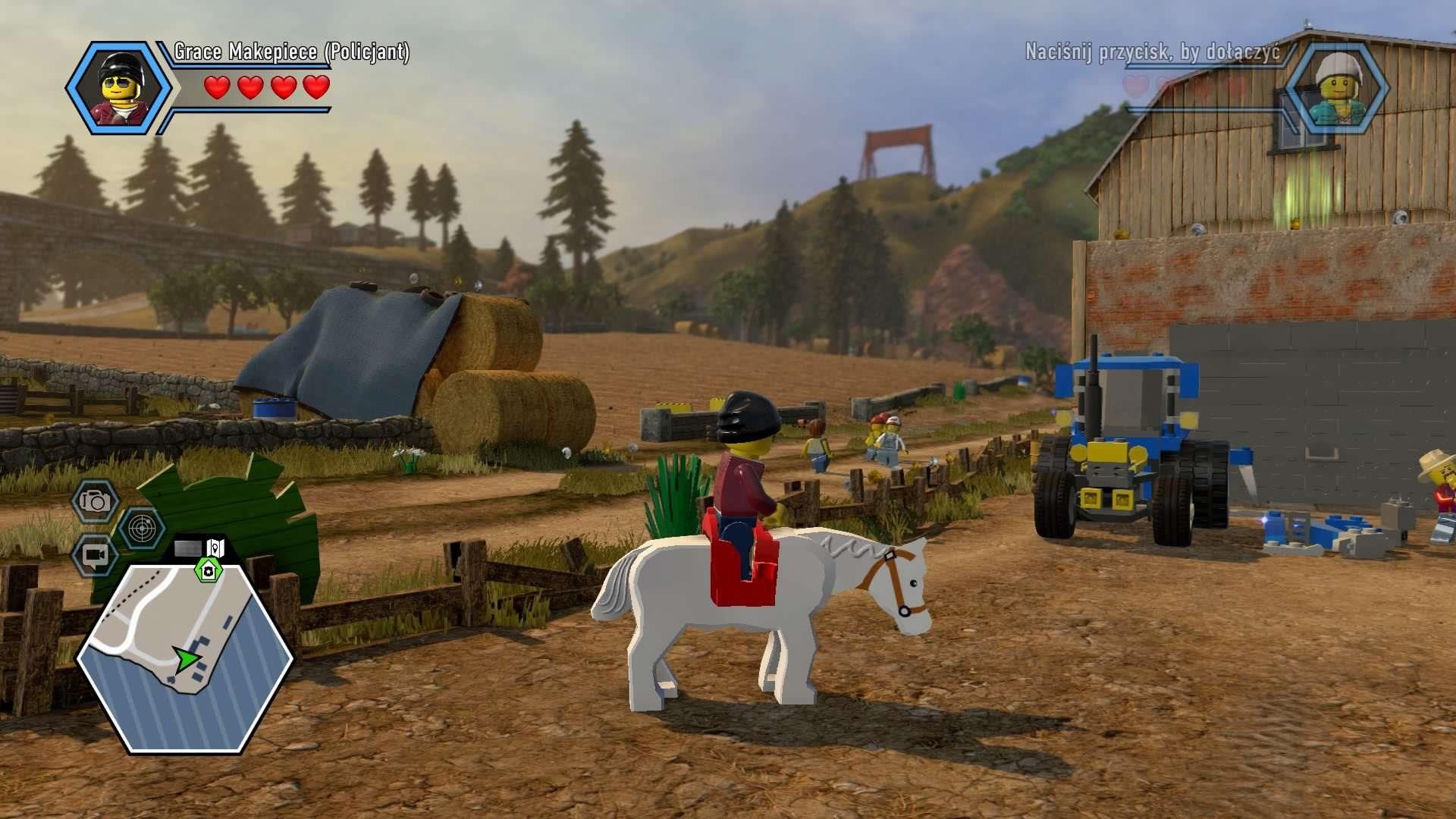Click the first red heart in the health bar
This screenshot has height=819, width=1456.
click(x=218, y=87)
